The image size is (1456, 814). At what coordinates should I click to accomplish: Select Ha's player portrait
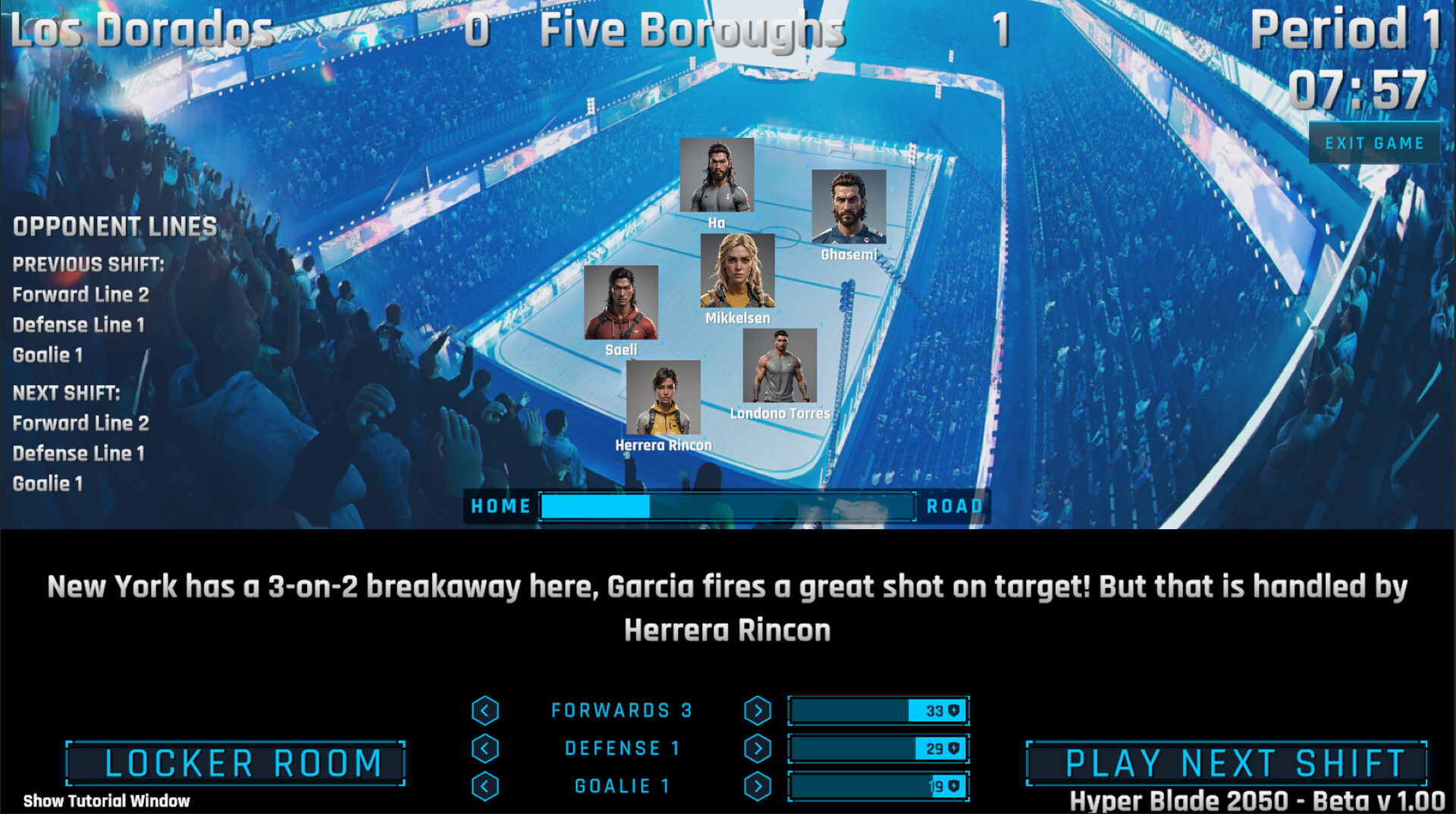(717, 175)
